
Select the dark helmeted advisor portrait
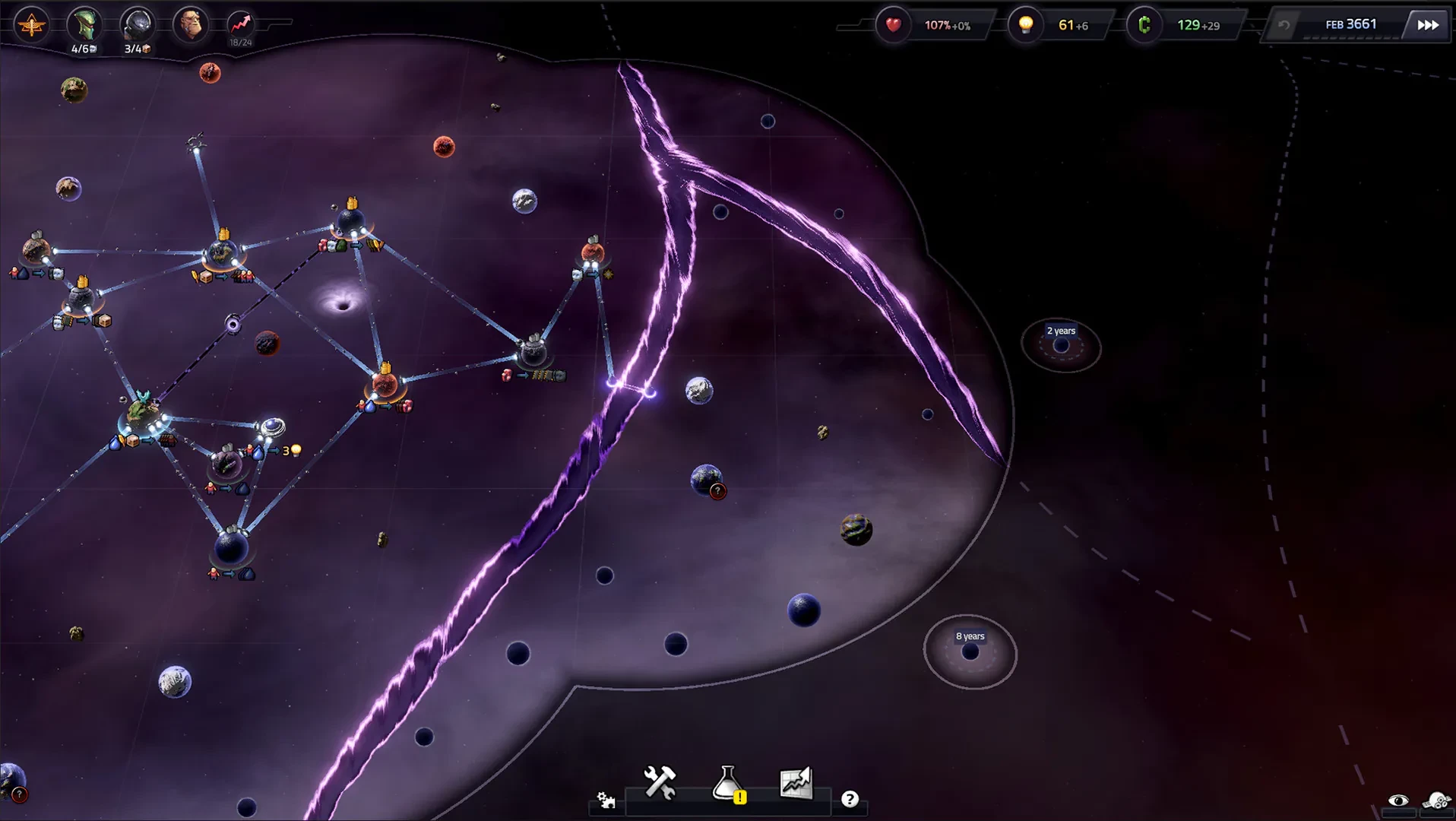click(138, 25)
